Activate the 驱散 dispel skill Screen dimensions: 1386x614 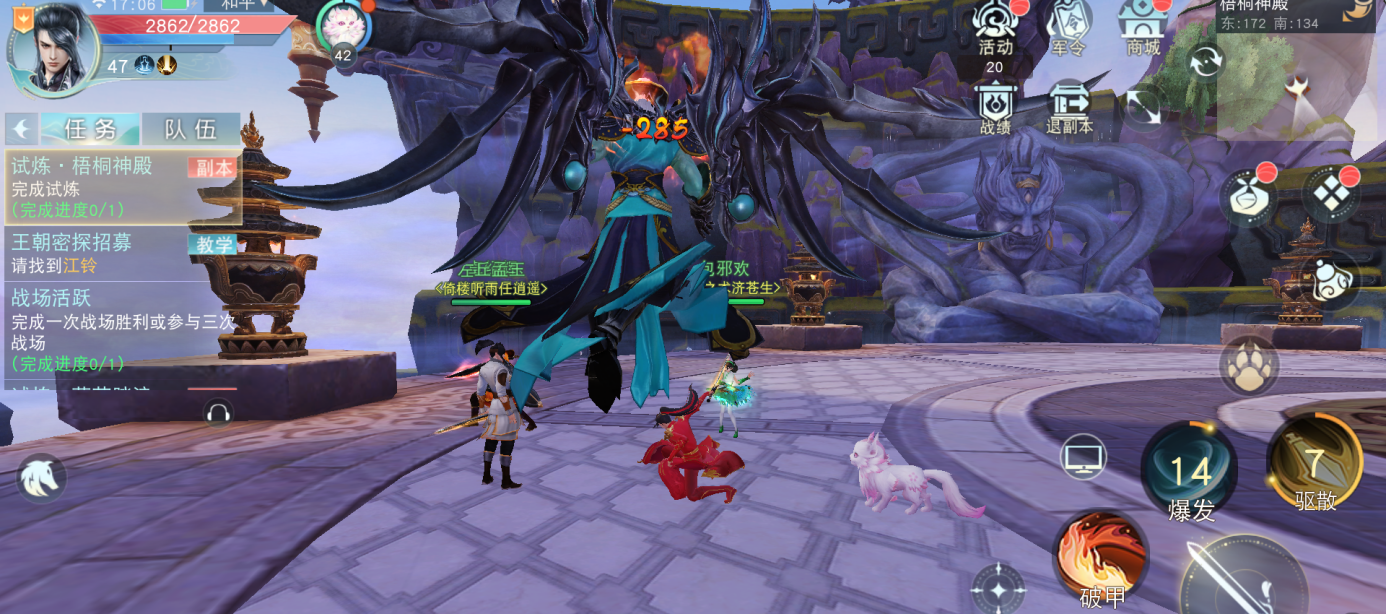pyautogui.click(x=1315, y=465)
